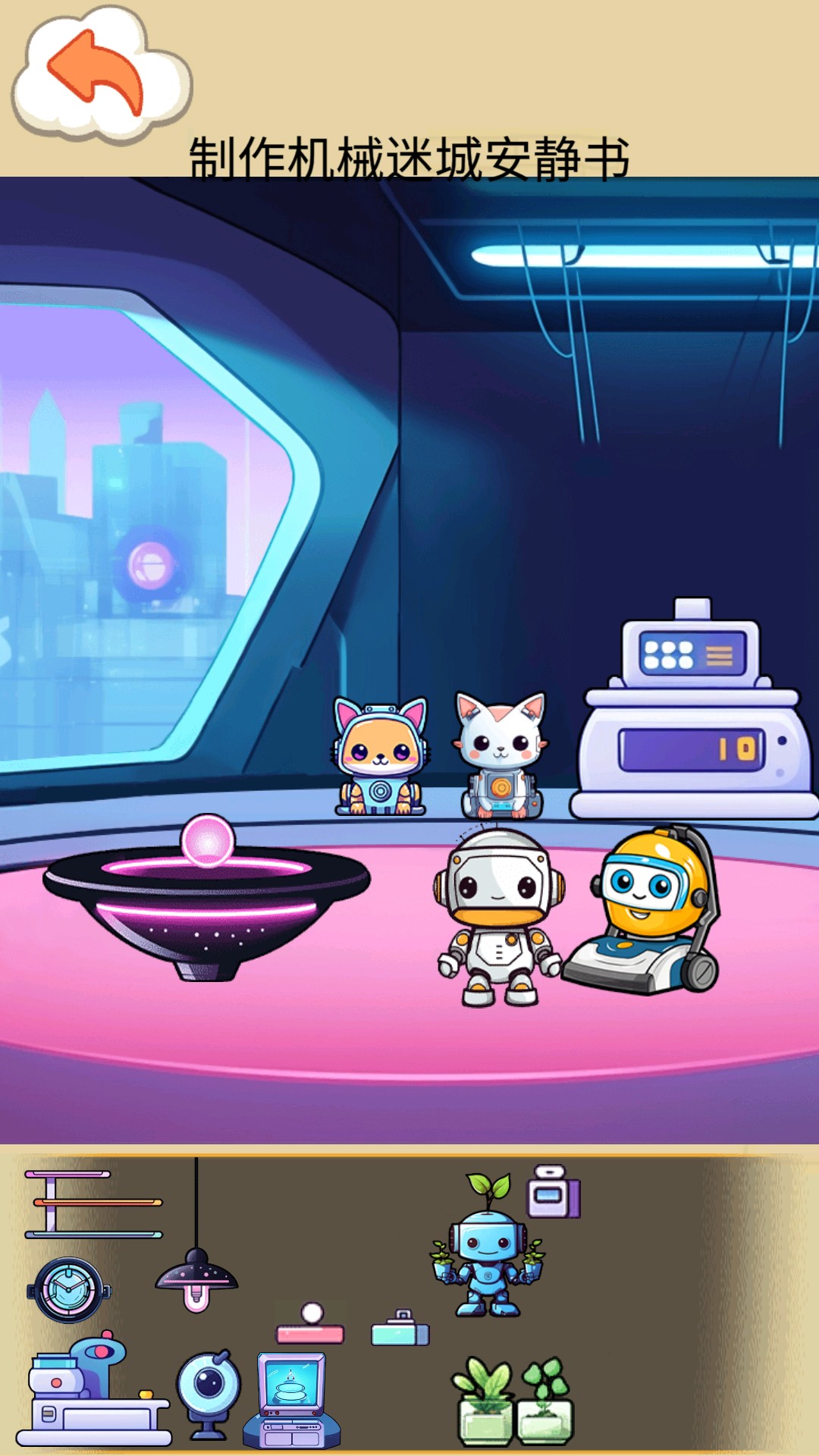The image size is (819, 1456).
Task: Pick the lab machine desk item
Action: pyautogui.click(x=95, y=1392)
